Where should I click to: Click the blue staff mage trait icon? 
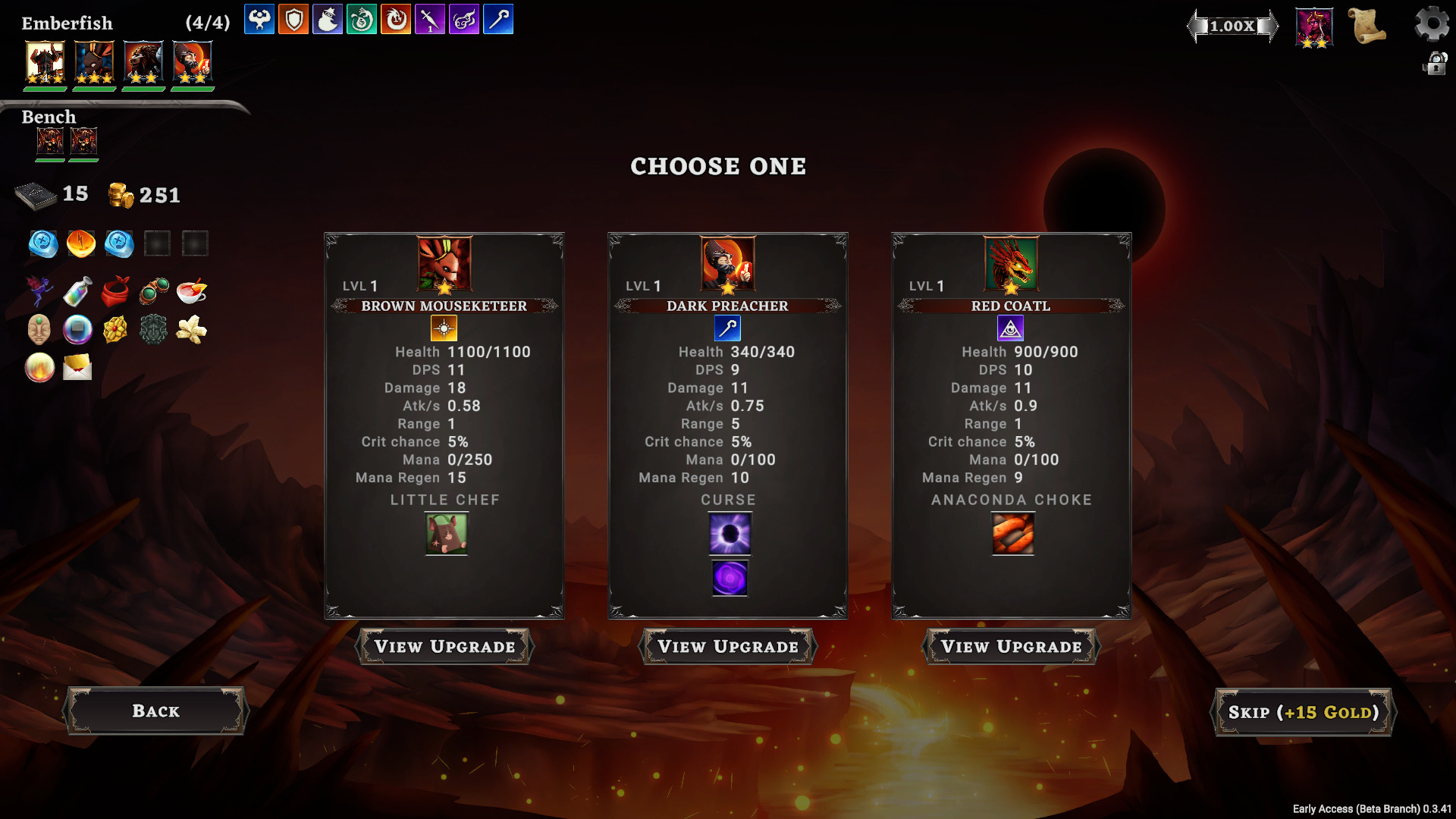coord(498,20)
